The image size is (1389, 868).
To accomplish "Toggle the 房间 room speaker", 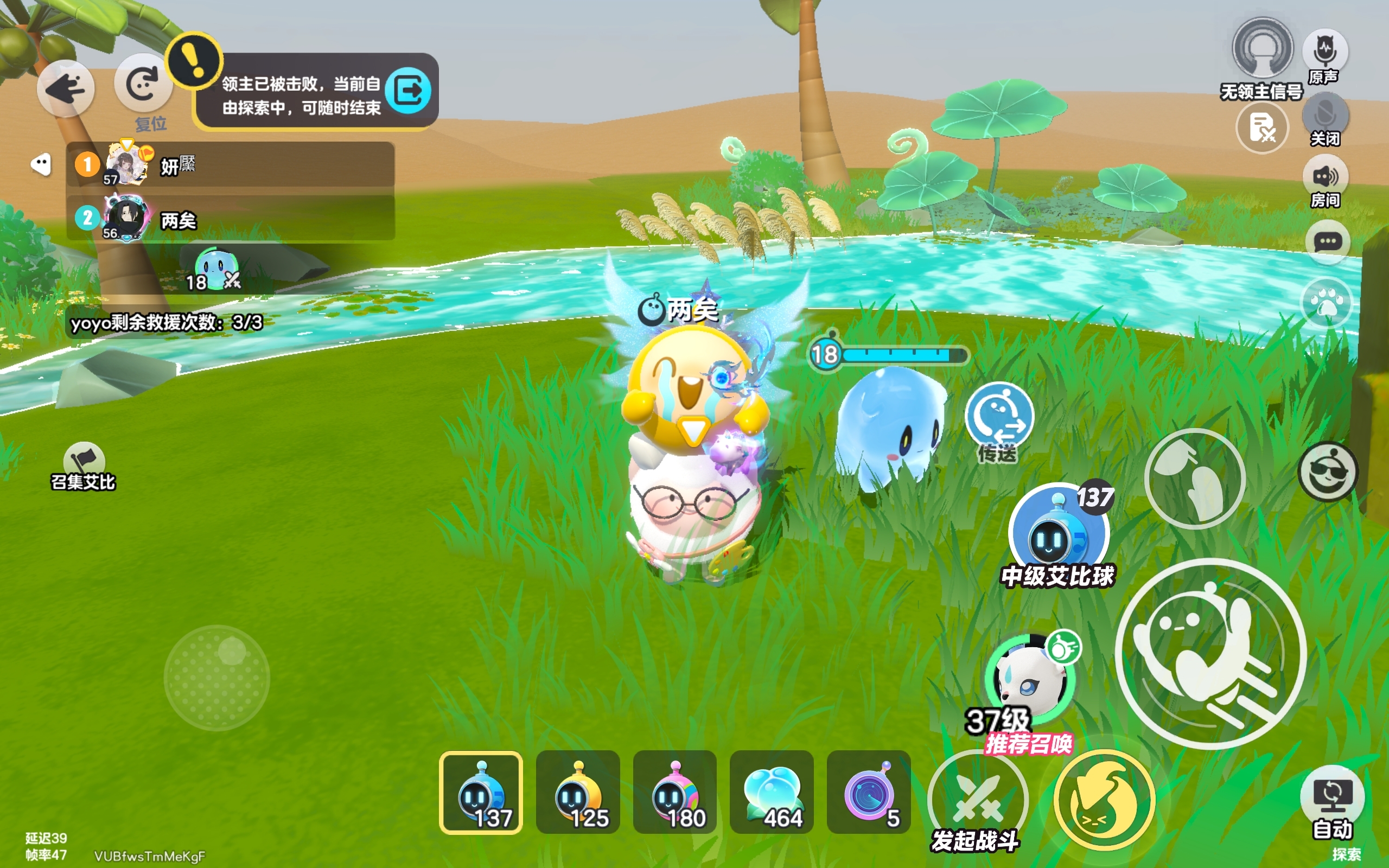I will (1326, 177).
